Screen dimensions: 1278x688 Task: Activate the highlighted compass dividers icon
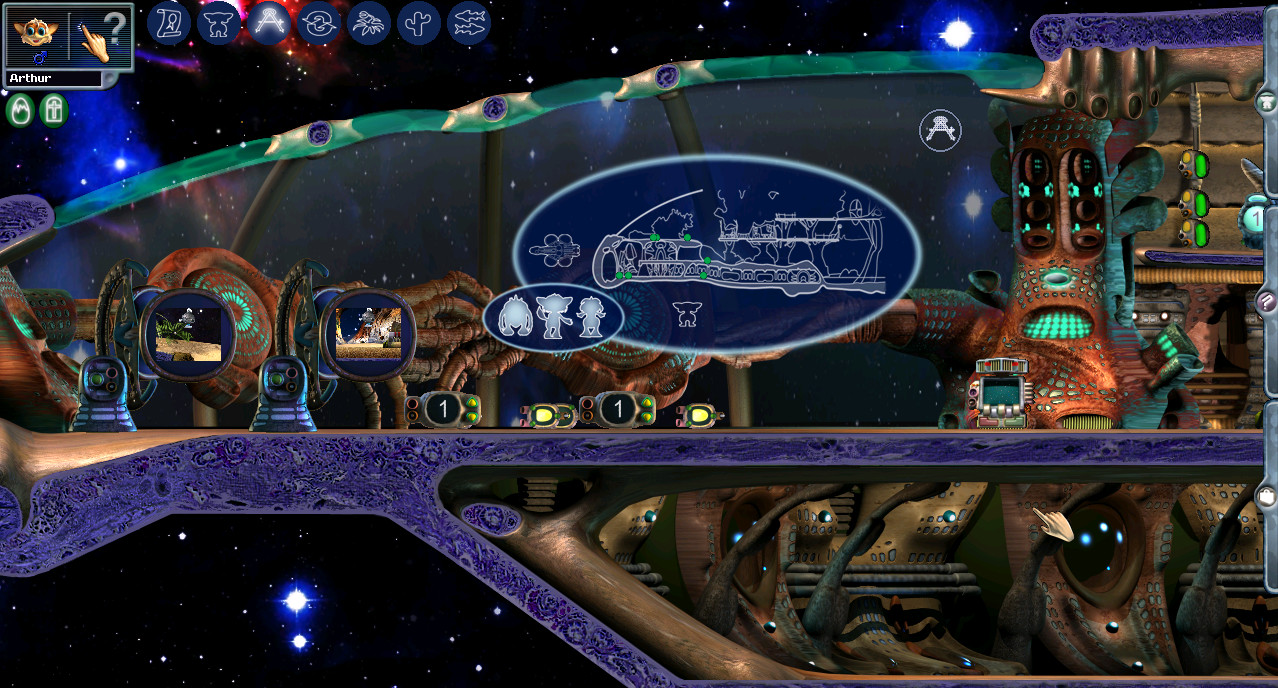pyautogui.click(x=269, y=22)
